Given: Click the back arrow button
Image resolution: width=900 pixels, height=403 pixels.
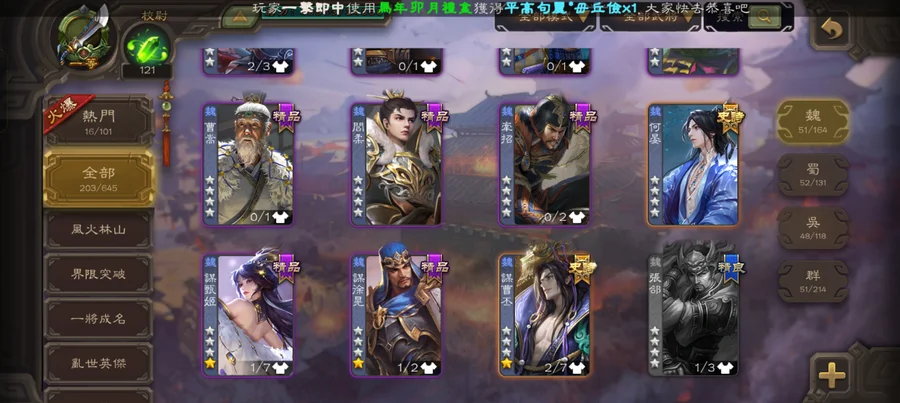Looking at the screenshot, I should click(829, 29).
